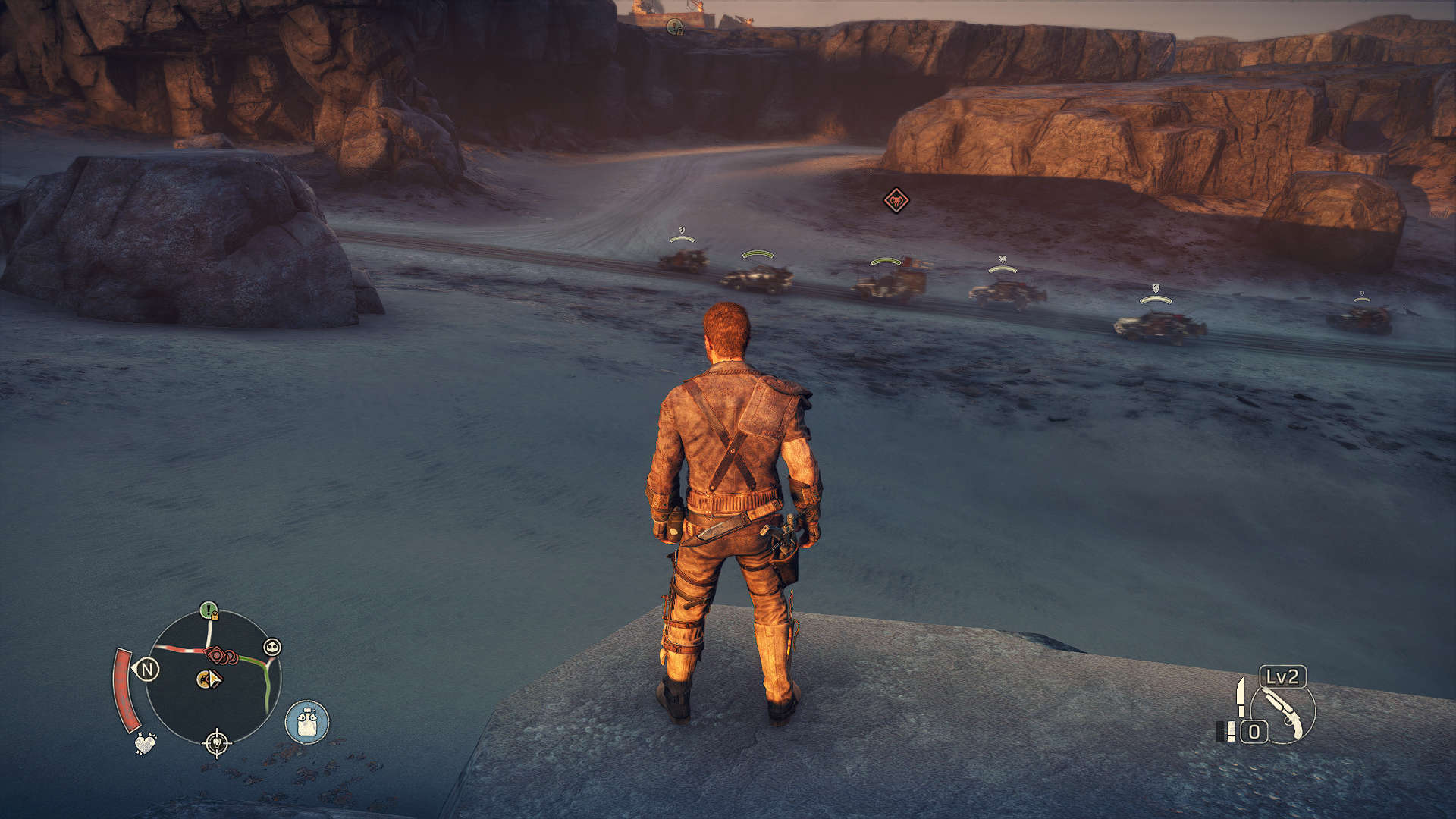Viewport: 1456px width, 819px height.
Task: Select the knife shiv icon
Action: click(x=1241, y=696)
